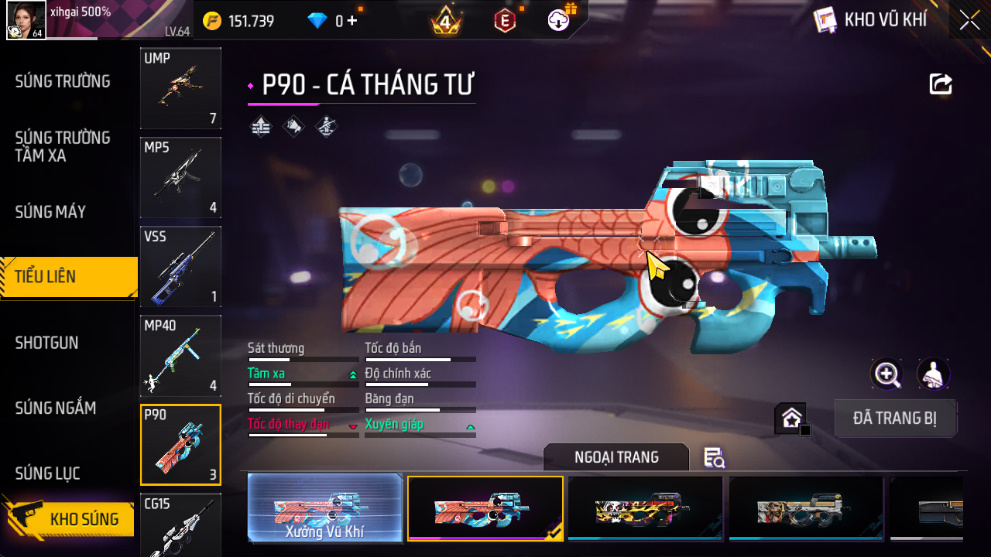The width and height of the screenshot is (991, 557).
Task: Select the VSS sniper slot
Action: [x=180, y=267]
